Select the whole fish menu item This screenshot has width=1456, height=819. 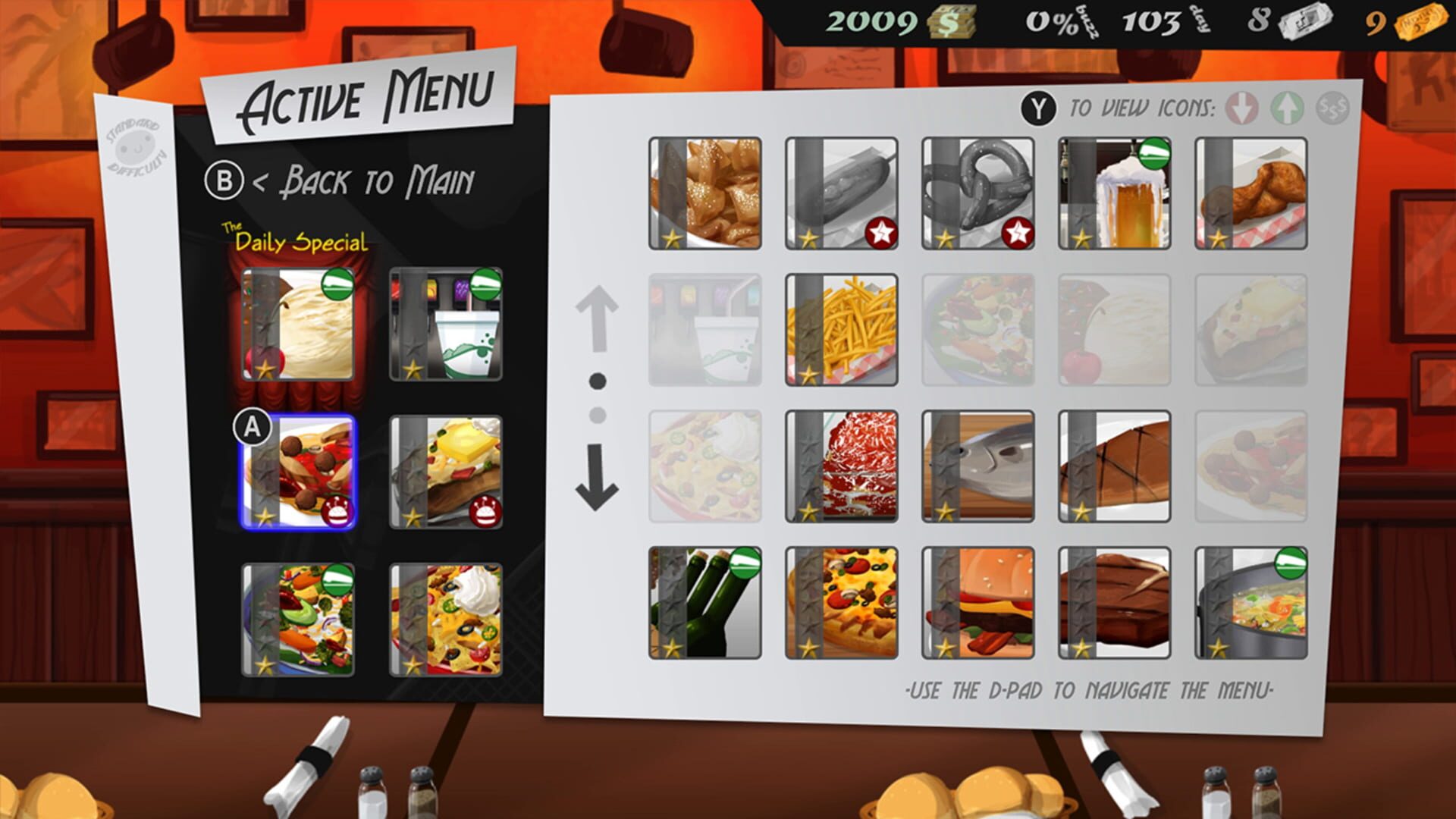pyautogui.click(x=977, y=464)
